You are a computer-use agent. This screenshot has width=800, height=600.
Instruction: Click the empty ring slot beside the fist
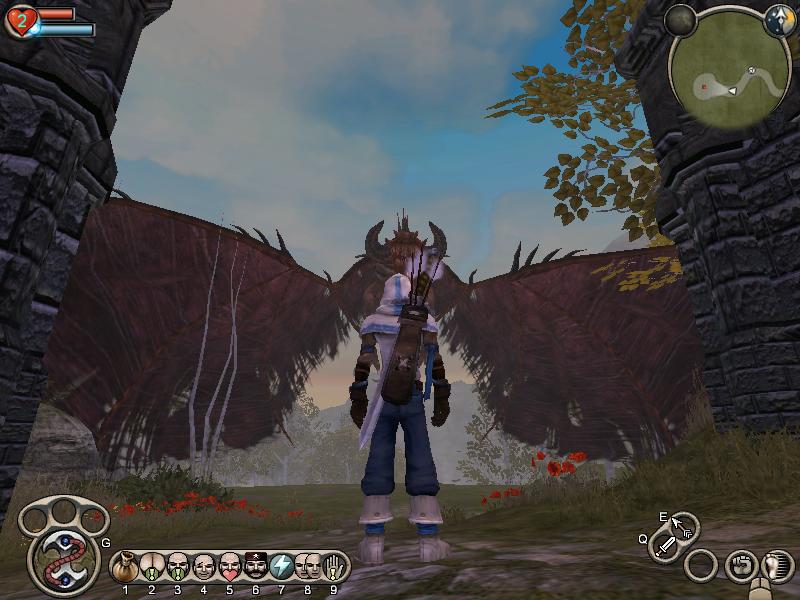(x=701, y=565)
